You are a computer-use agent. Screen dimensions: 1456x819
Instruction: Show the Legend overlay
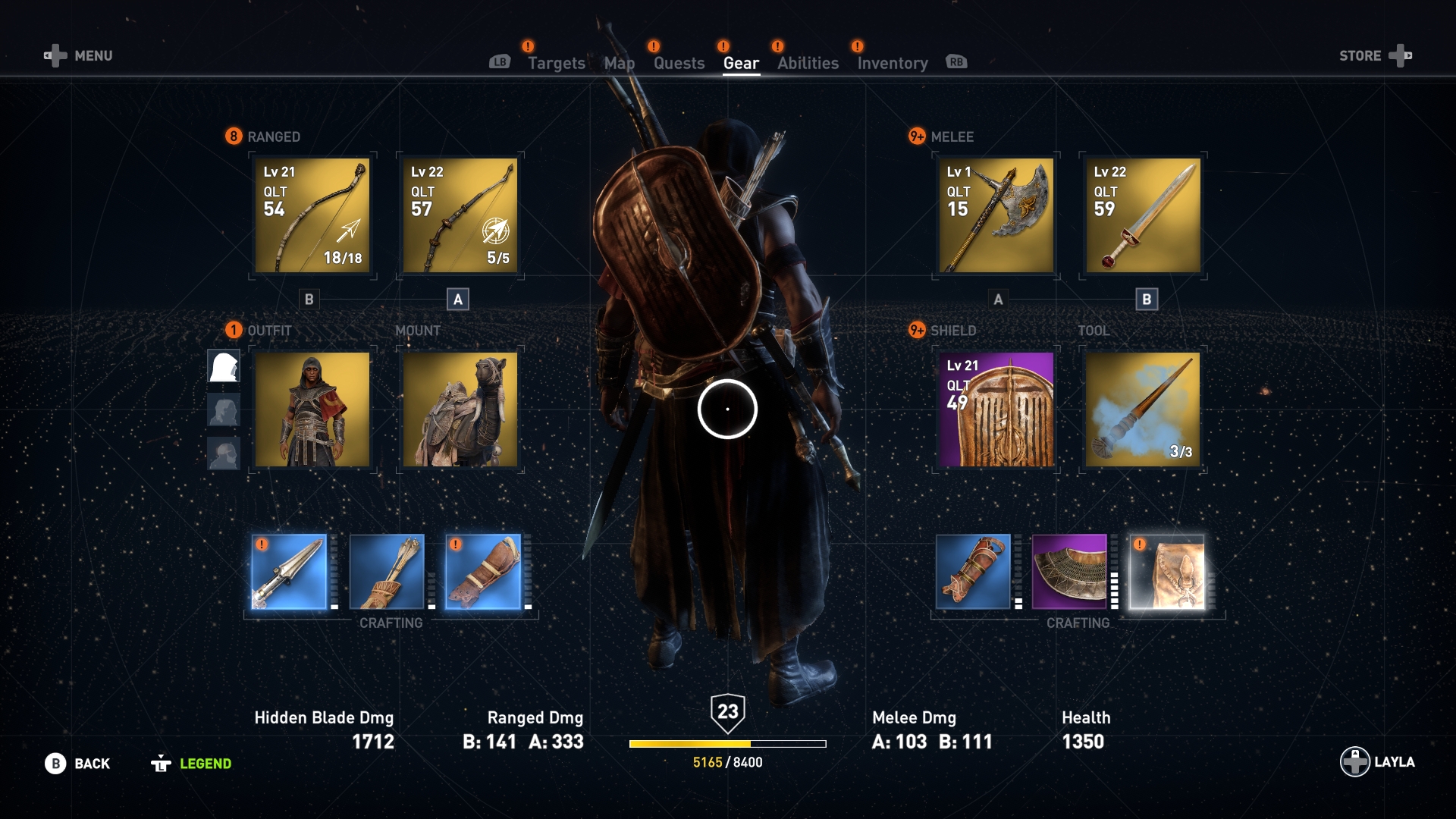[x=203, y=764]
